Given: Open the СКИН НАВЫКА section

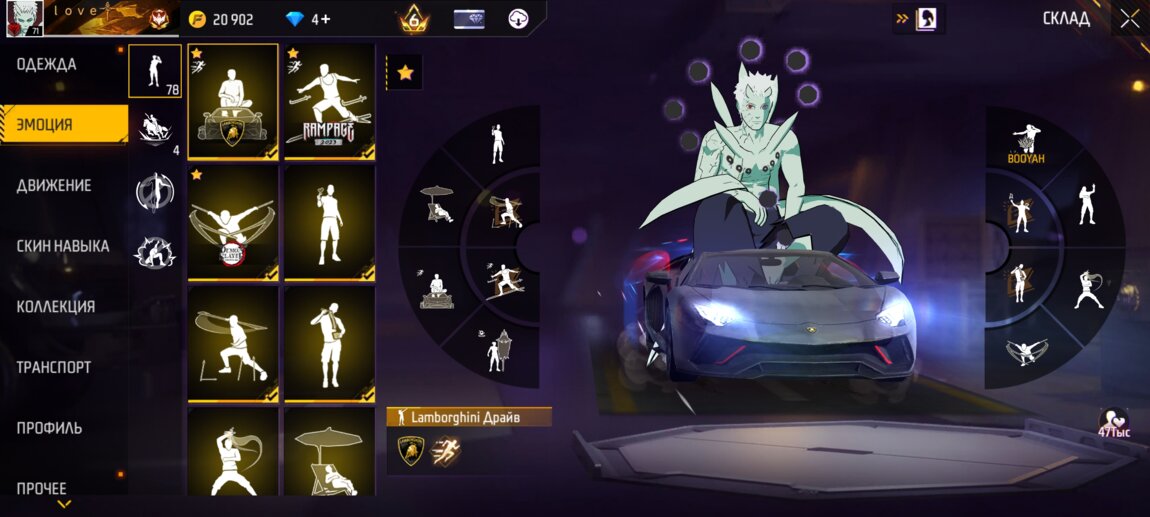Looking at the screenshot, I should point(63,246).
